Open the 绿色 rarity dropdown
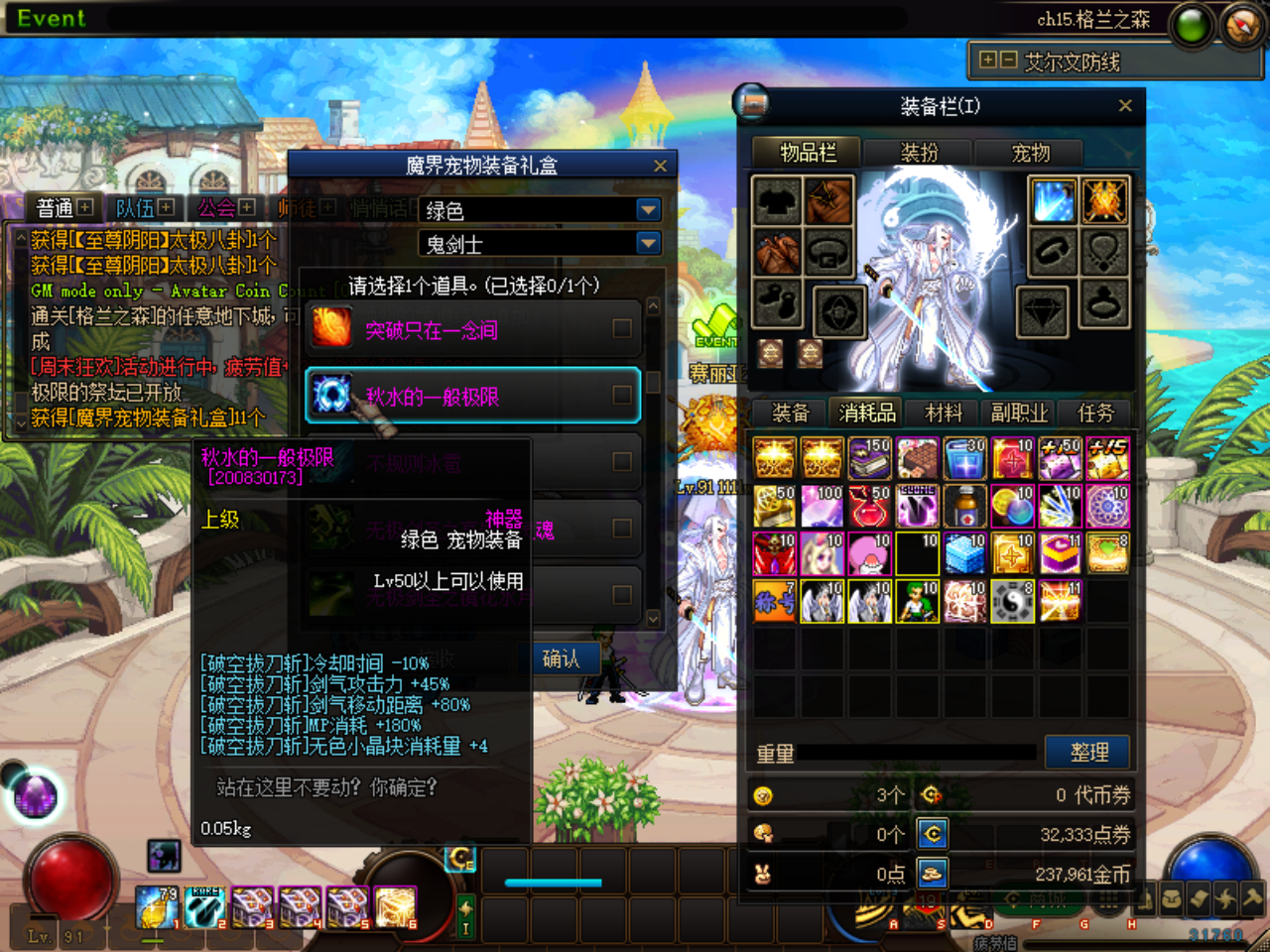Image resolution: width=1270 pixels, height=952 pixels. (647, 209)
